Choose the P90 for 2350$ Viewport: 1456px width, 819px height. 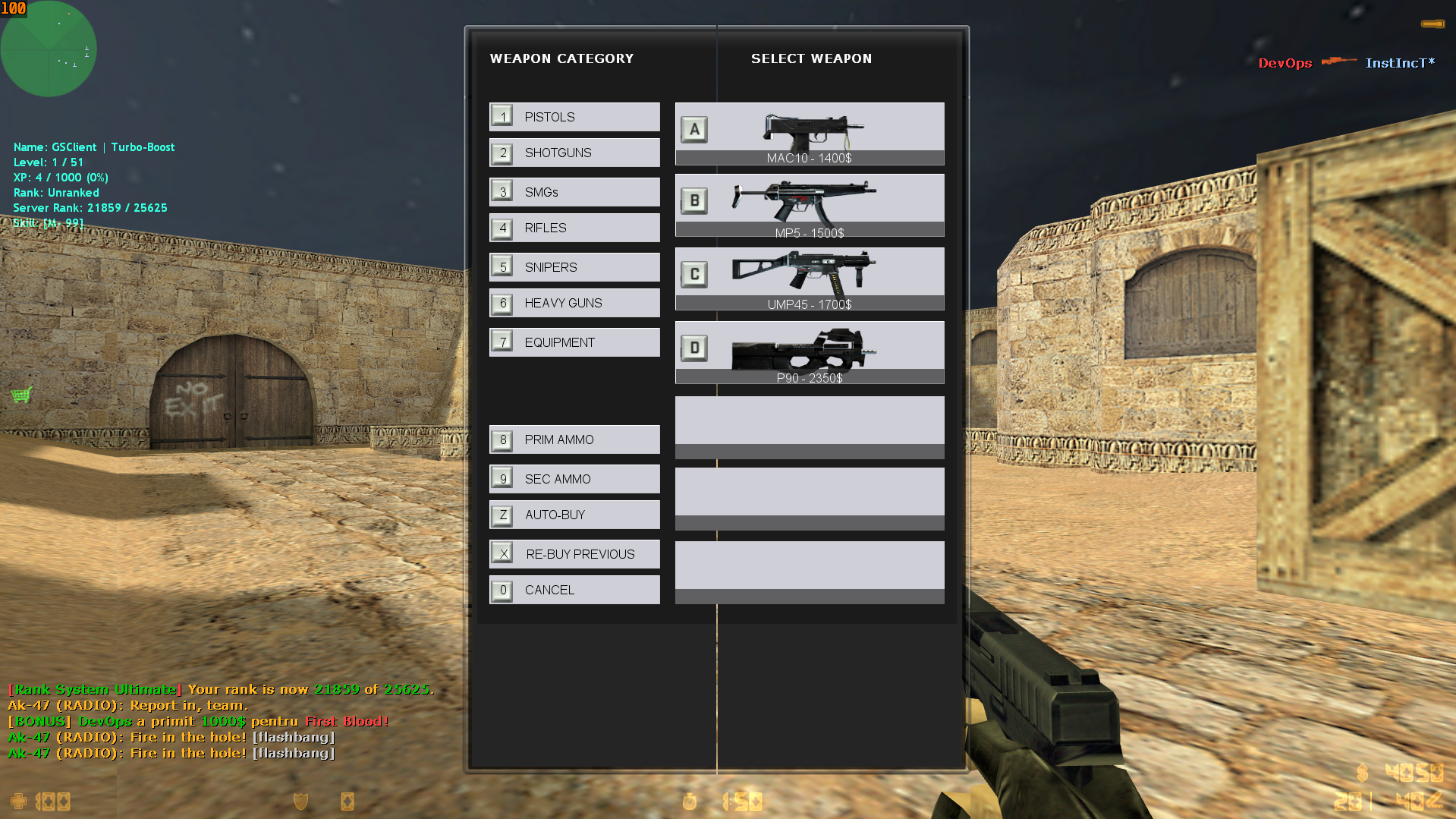coord(810,352)
